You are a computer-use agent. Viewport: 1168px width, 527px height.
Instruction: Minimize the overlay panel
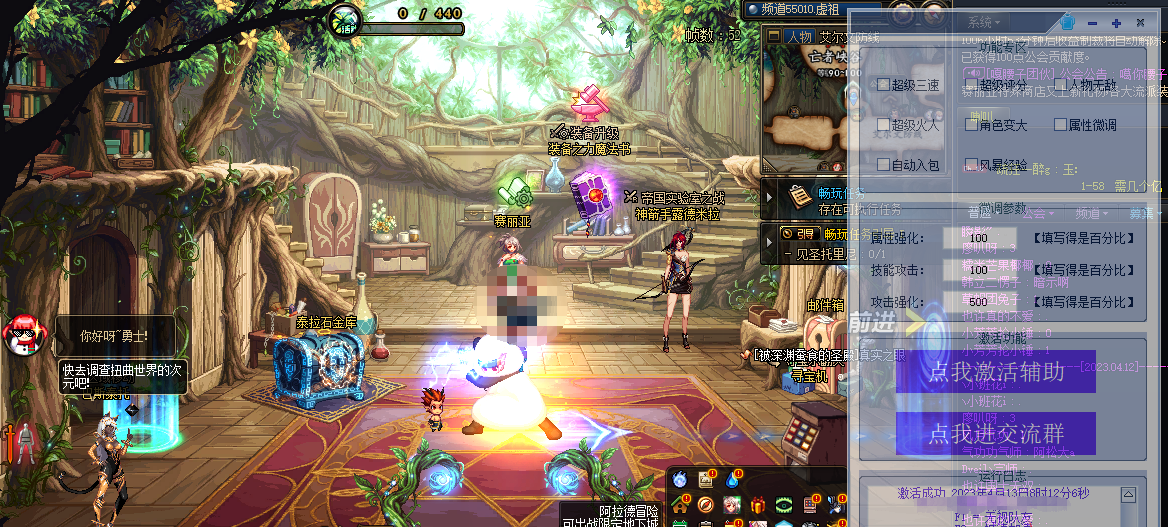(1092, 22)
